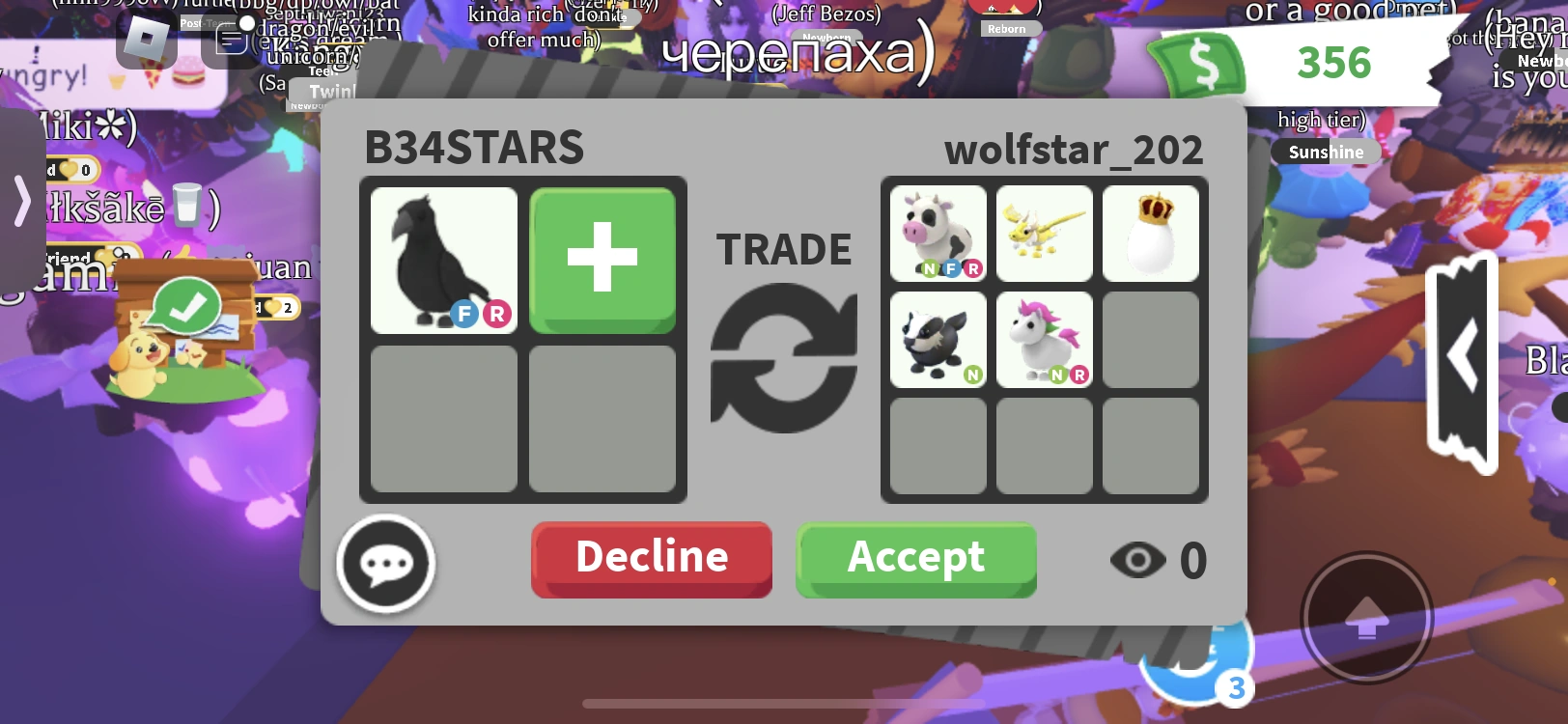The image size is (1568, 724).
Task: Open the trade chat speech bubble
Action: 385,563
